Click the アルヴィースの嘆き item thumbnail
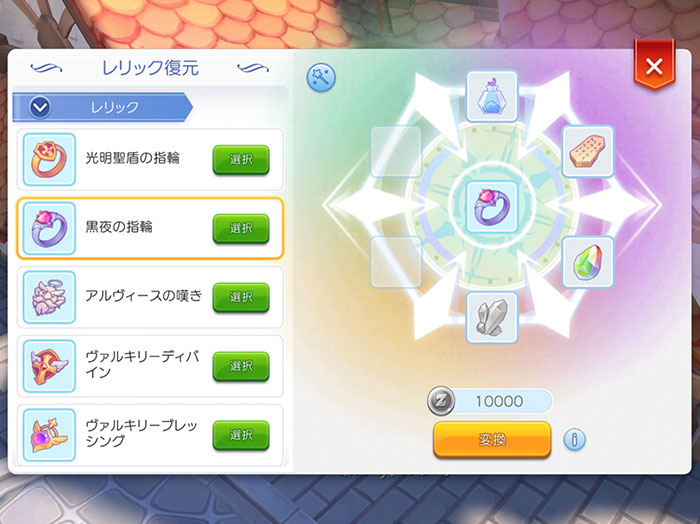Image resolution: width=700 pixels, height=524 pixels. click(49, 297)
